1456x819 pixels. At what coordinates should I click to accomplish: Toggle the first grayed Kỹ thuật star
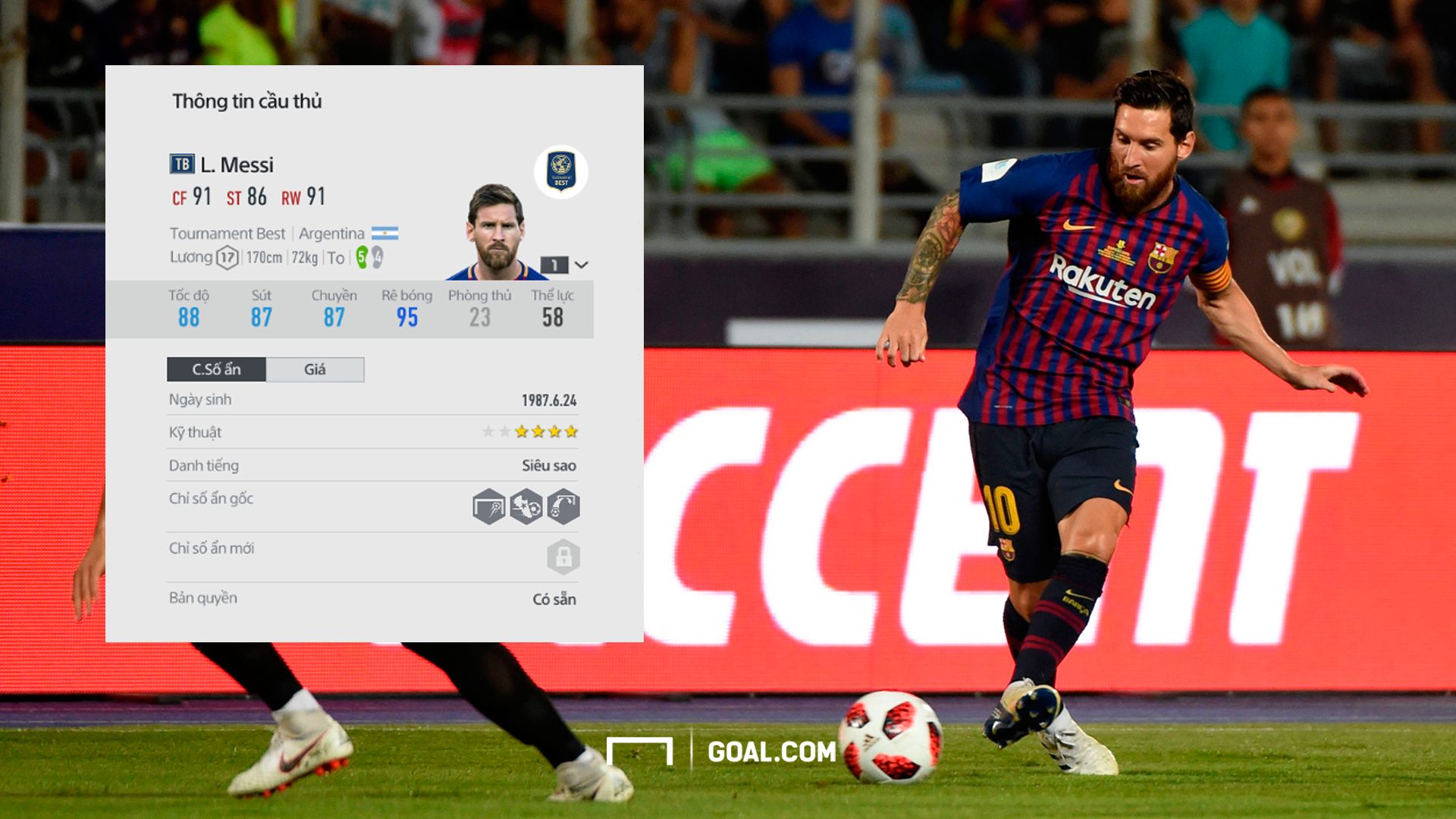tap(489, 432)
